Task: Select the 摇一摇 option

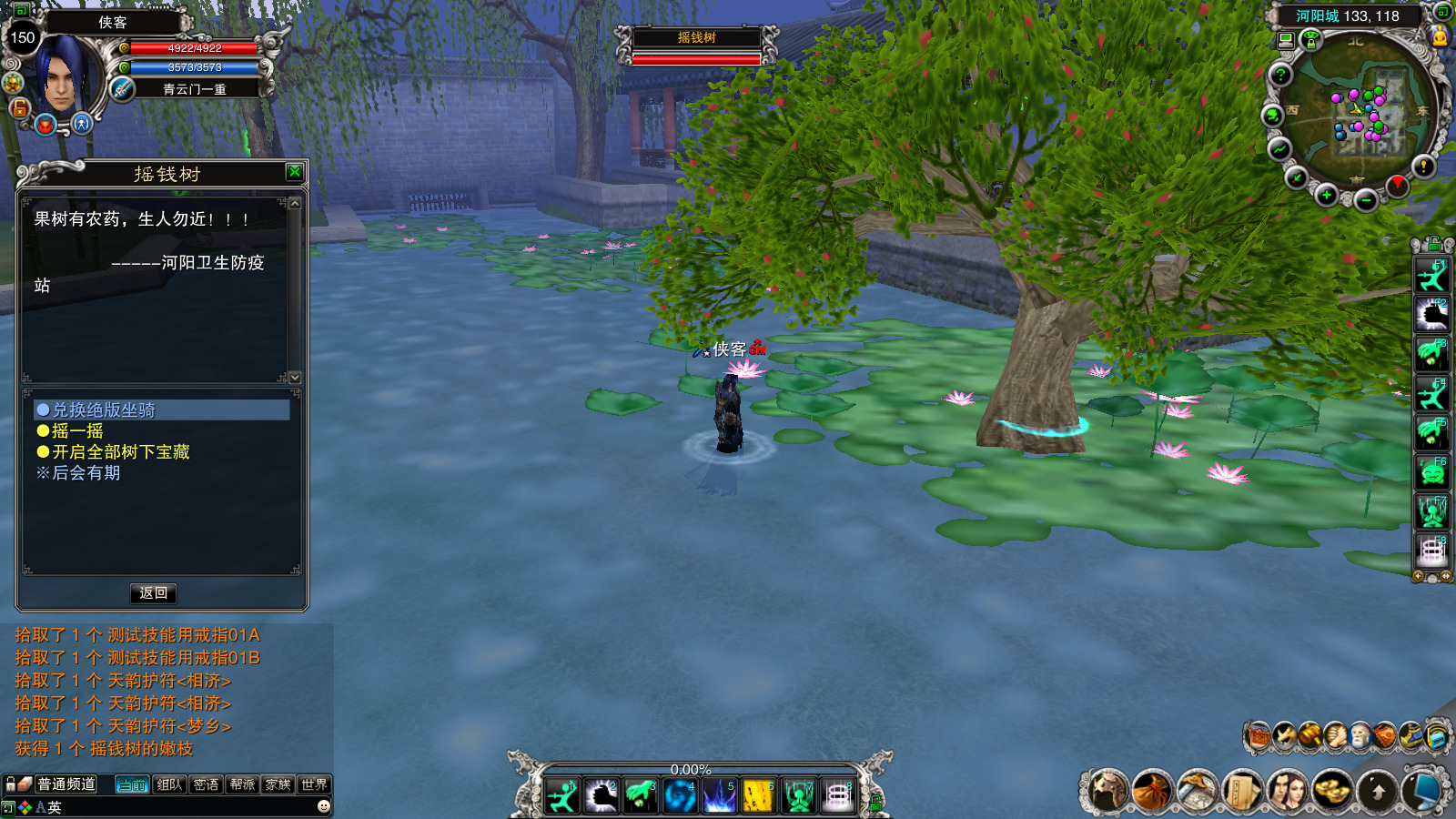Action: 77,431
